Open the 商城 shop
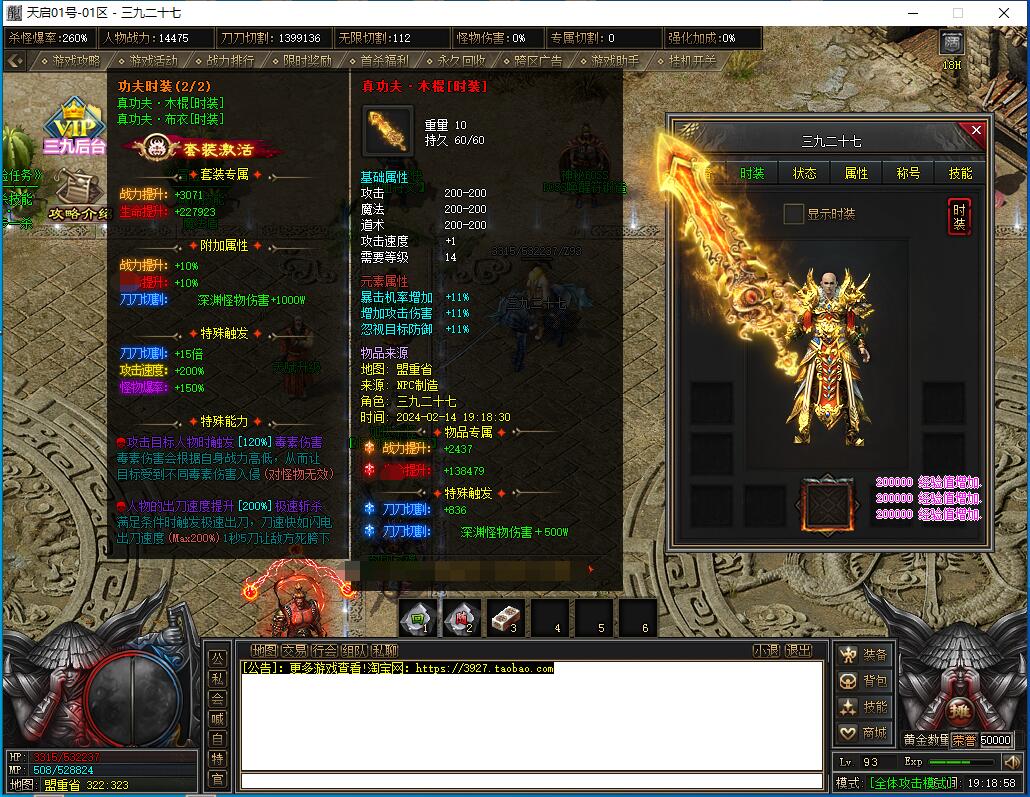The height and width of the screenshot is (797, 1030). 865,733
